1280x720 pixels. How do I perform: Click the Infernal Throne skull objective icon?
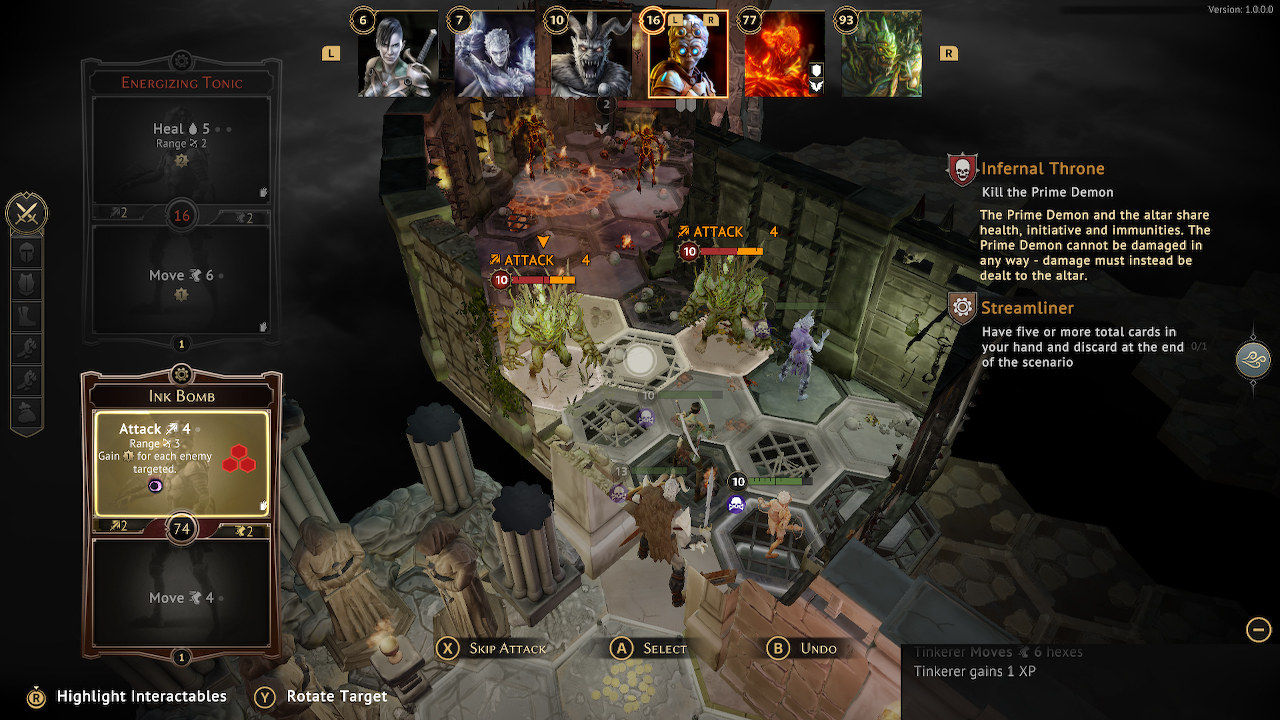(962, 170)
